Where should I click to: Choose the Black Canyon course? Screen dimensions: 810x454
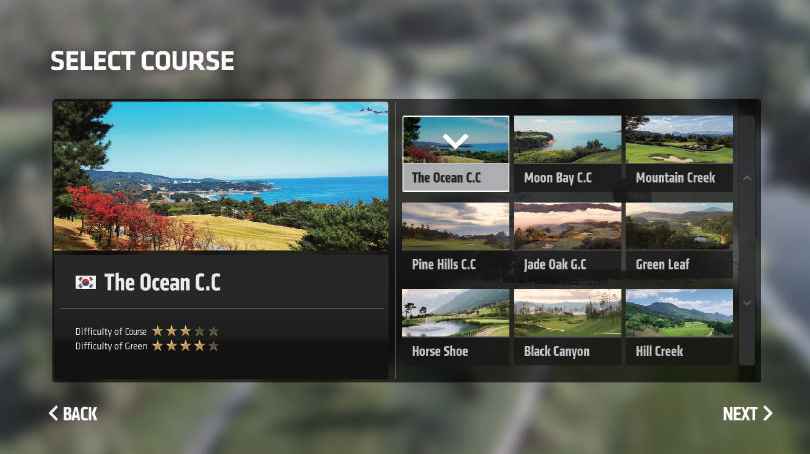[x=567, y=326]
